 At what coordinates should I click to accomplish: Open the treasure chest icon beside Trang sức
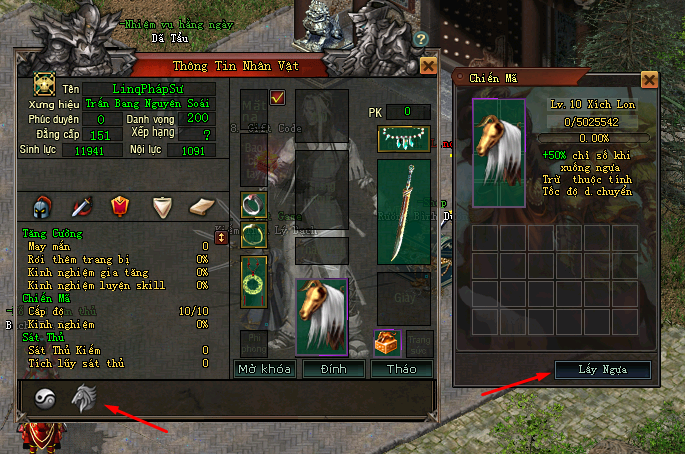click(x=387, y=343)
